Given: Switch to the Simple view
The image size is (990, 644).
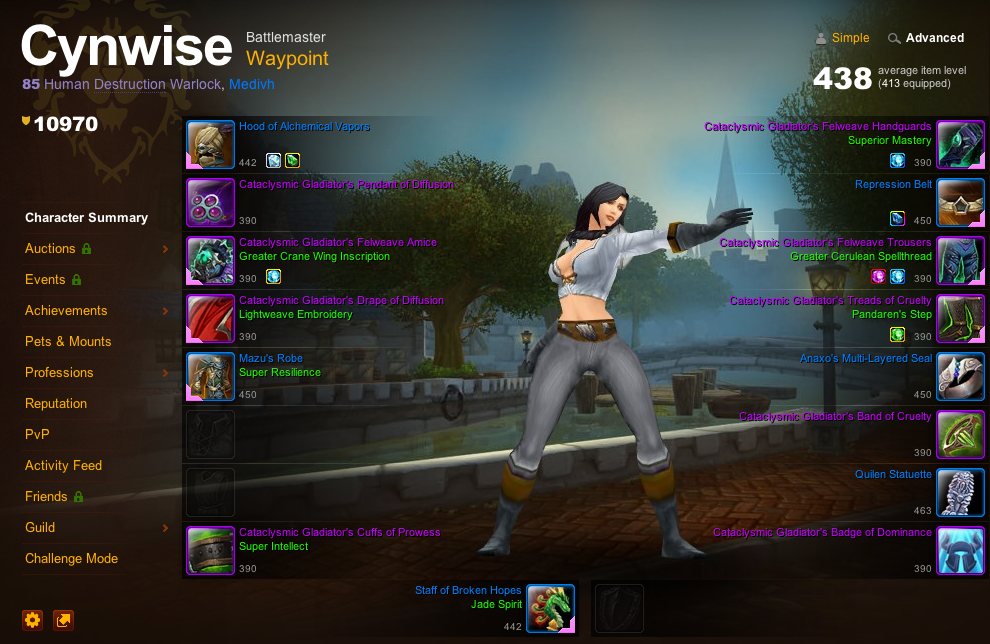Looking at the screenshot, I should click(850, 38).
